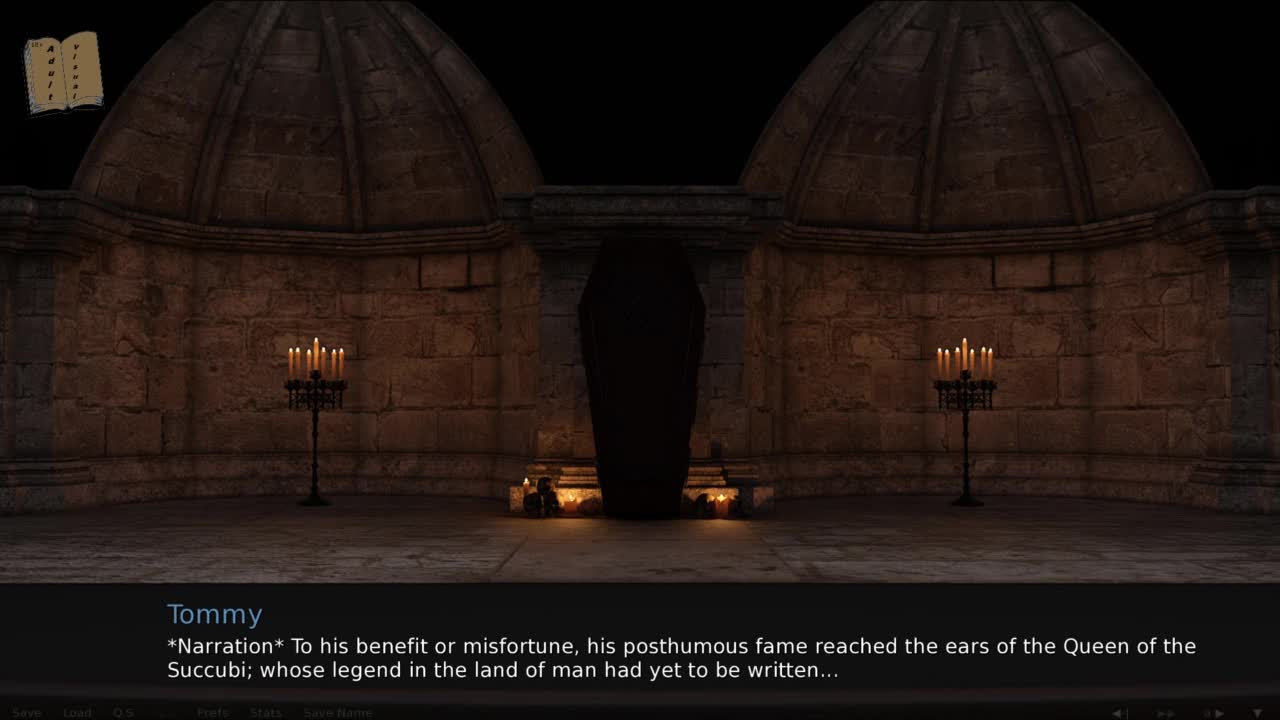Click the Save Name button
Image resolution: width=1280 pixels, height=720 pixels.
point(338,713)
